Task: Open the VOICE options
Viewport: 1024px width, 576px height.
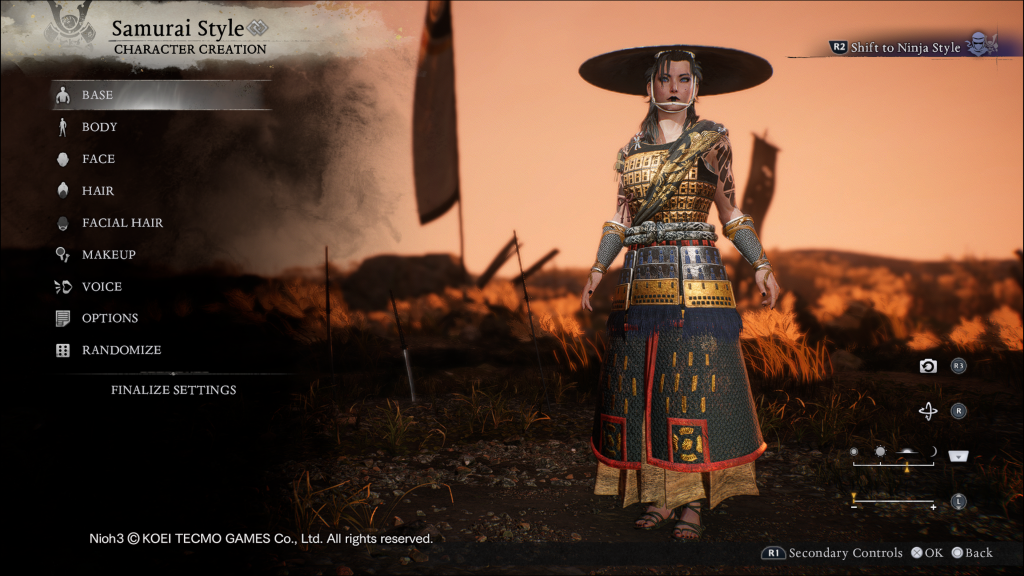Action: point(102,287)
